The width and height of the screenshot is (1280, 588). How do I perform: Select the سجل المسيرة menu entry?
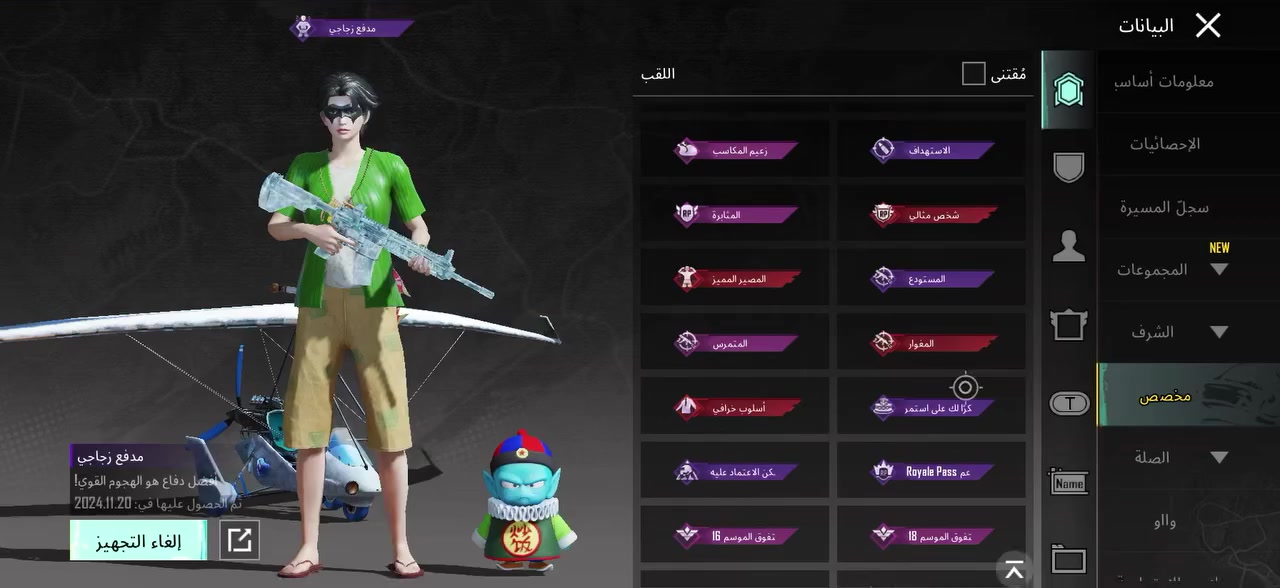pyautogui.click(x=1165, y=207)
